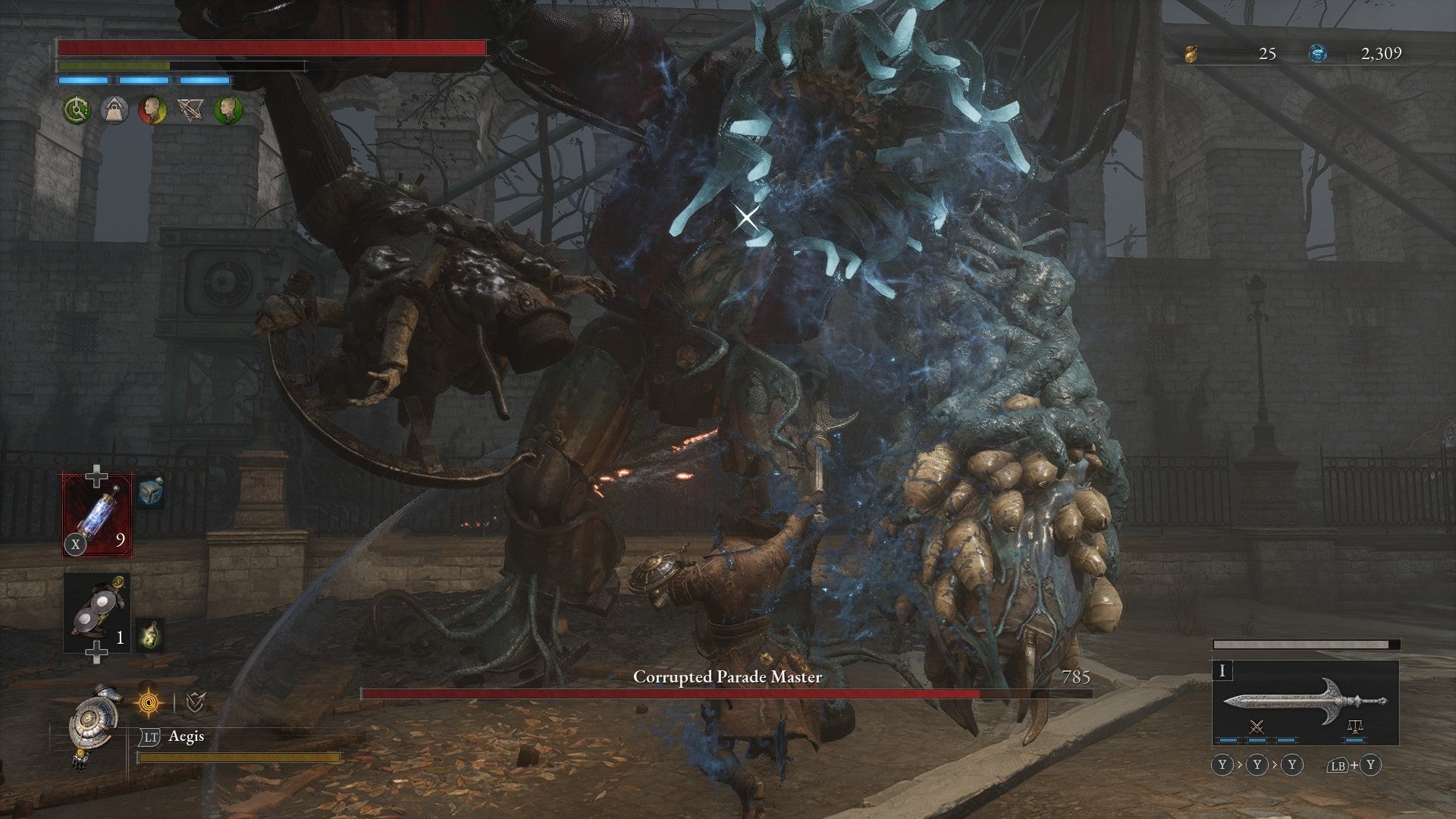This screenshot has width=1456, height=819.
Task: Click the green circular clockwork buff icon
Action: [77, 111]
